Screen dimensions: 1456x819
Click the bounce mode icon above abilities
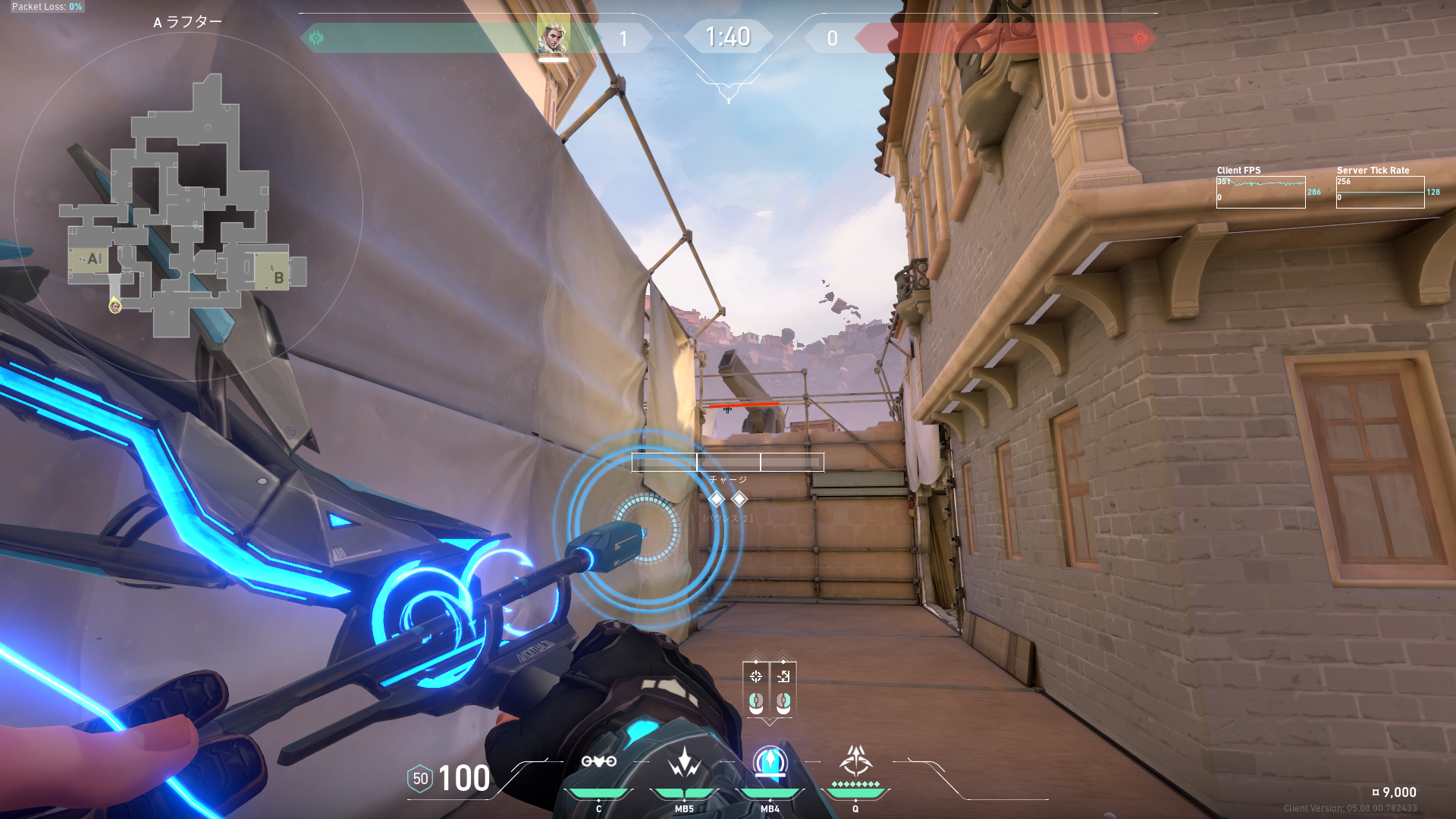click(783, 676)
